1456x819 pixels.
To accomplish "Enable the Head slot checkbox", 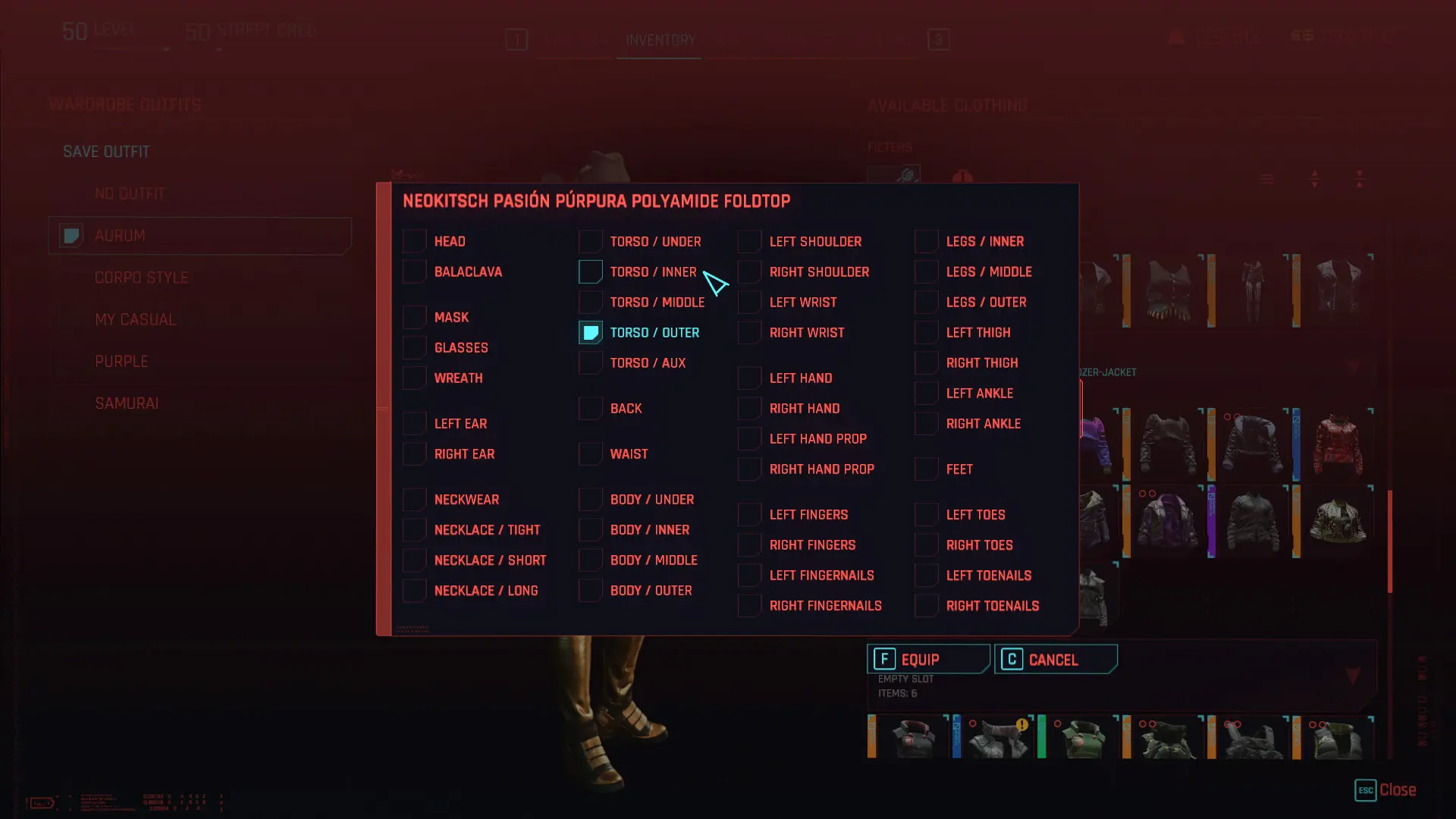I will coord(414,241).
